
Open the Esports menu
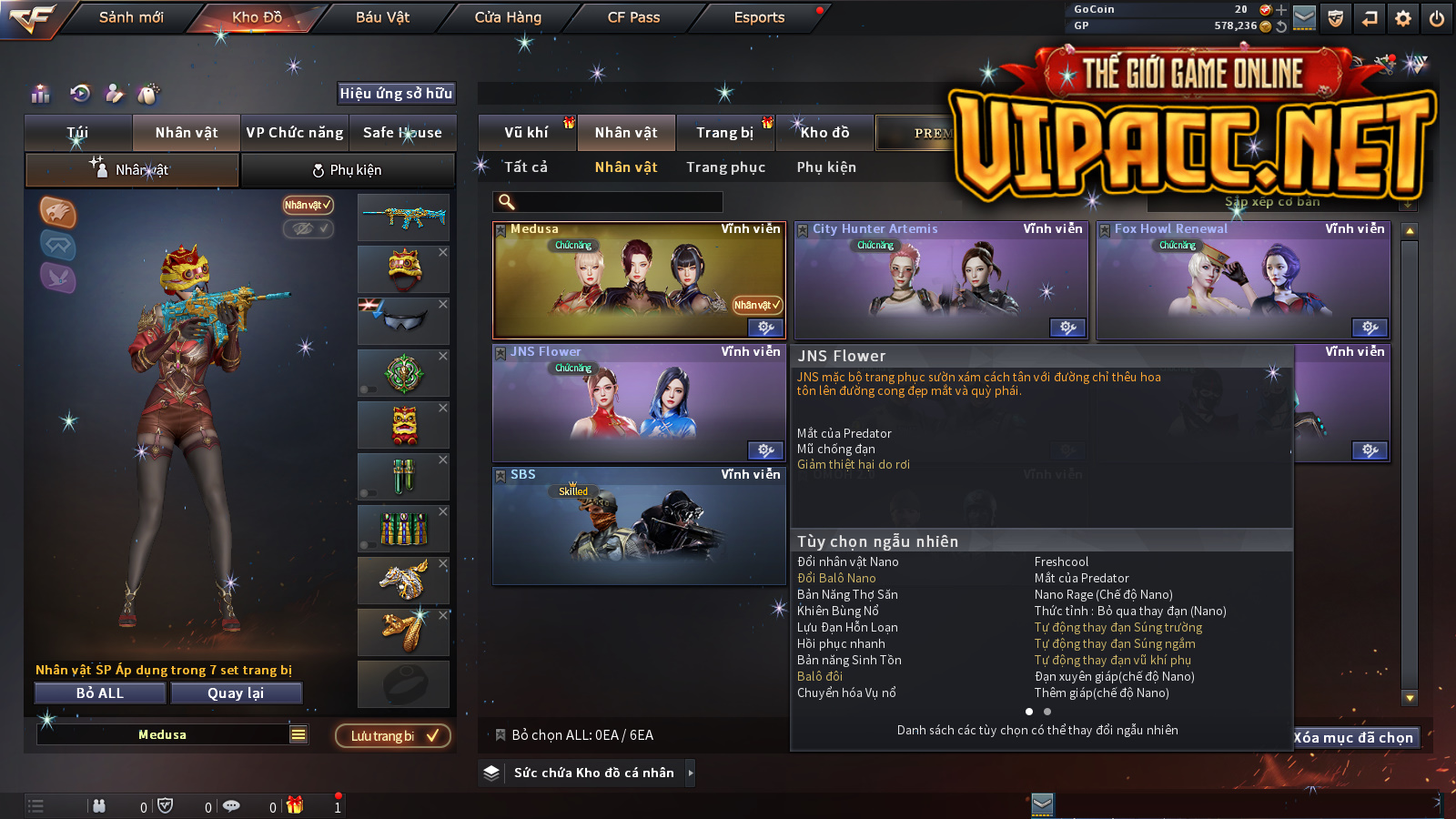759,17
